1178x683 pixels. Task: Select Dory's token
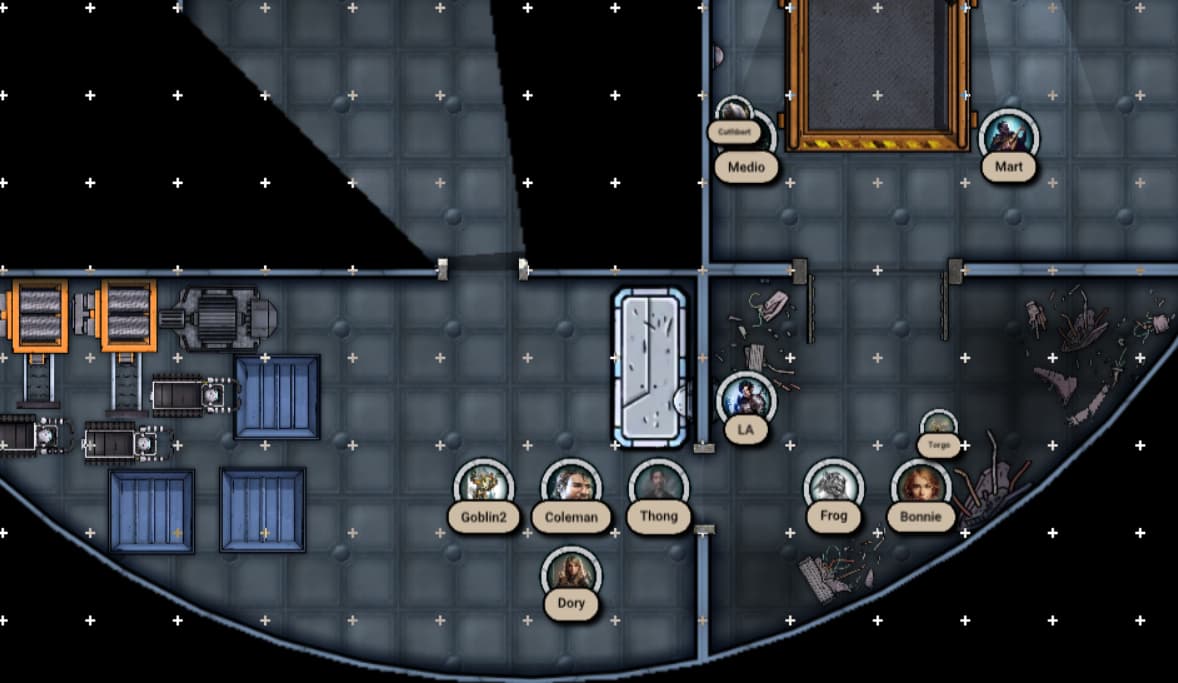tap(571, 574)
